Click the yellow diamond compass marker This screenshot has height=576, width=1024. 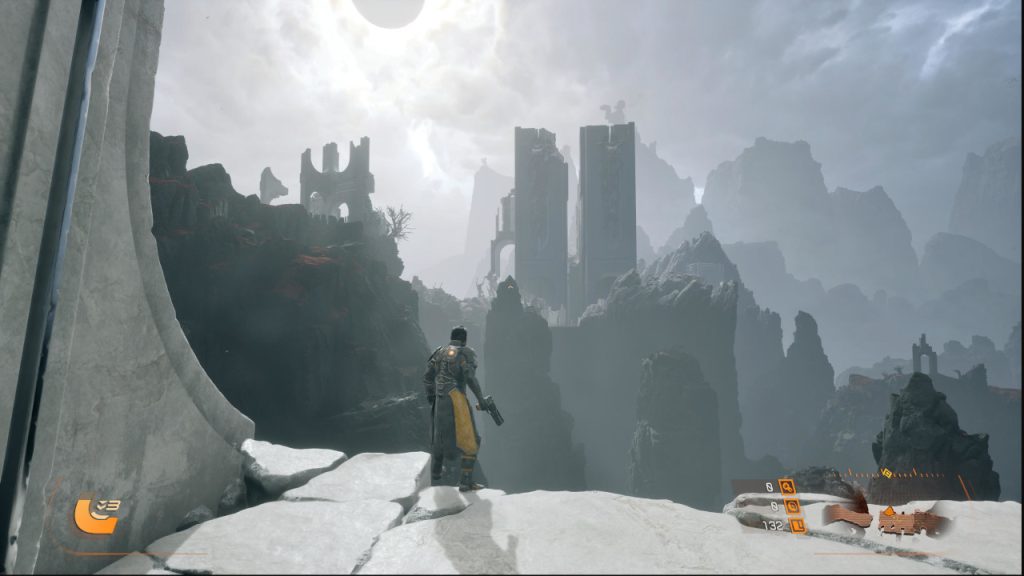point(887,473)
